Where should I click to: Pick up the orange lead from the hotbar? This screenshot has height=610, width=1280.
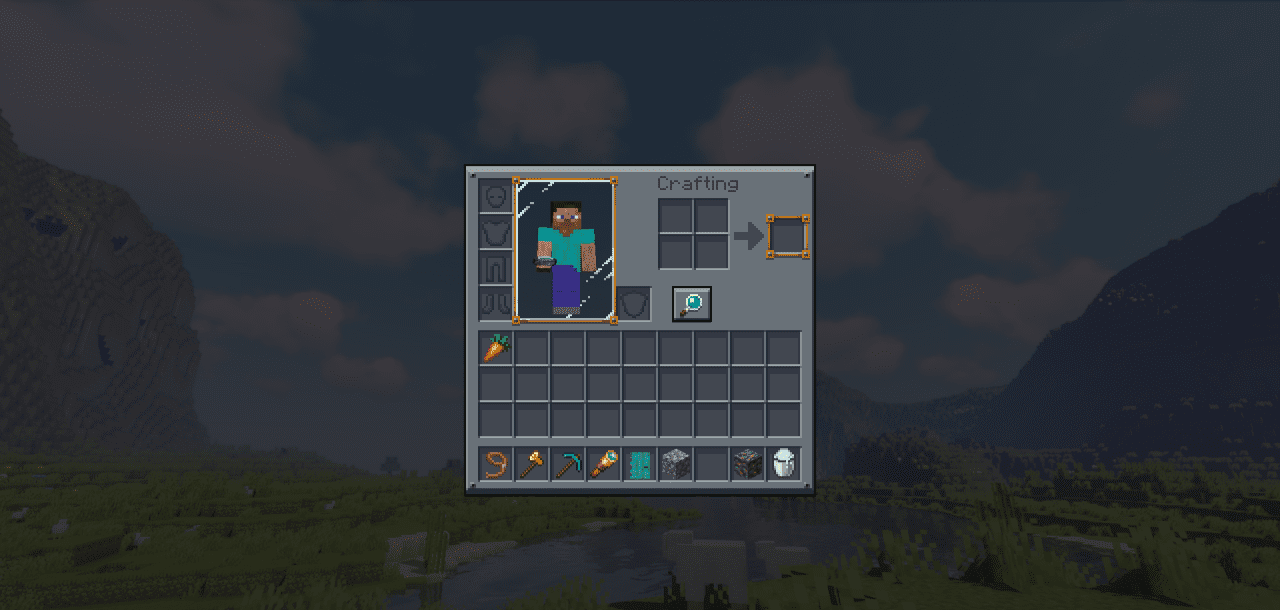(497, 464)
